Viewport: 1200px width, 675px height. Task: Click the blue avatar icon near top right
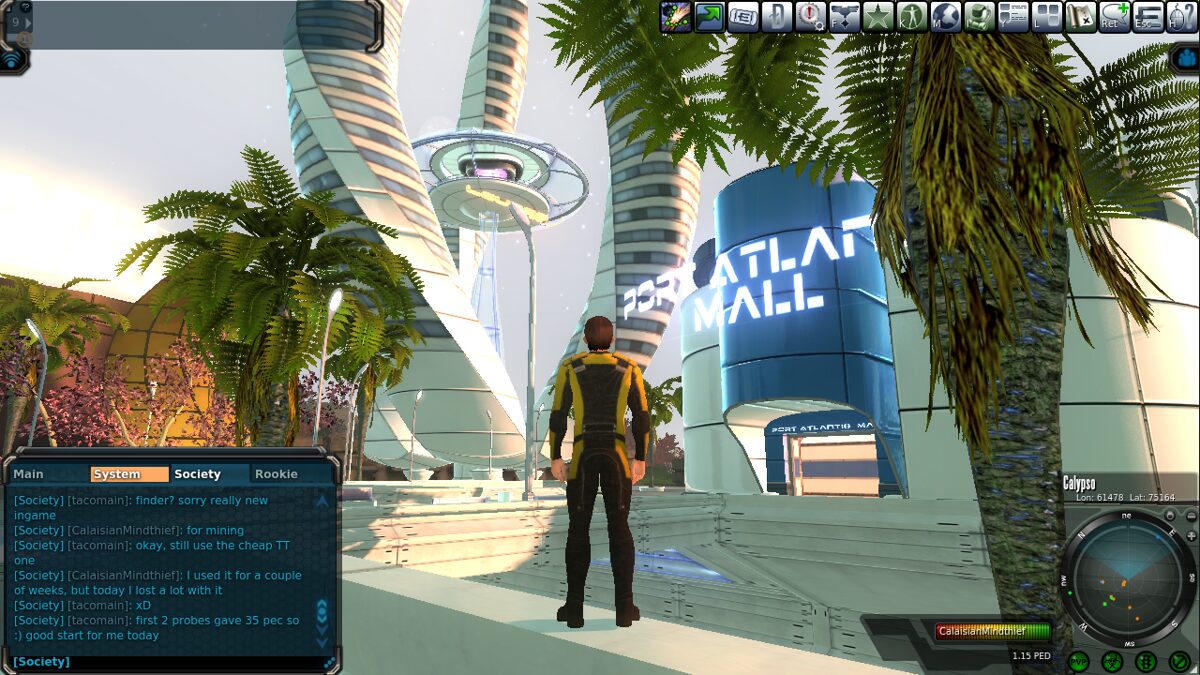click(x=1185, y=57)
